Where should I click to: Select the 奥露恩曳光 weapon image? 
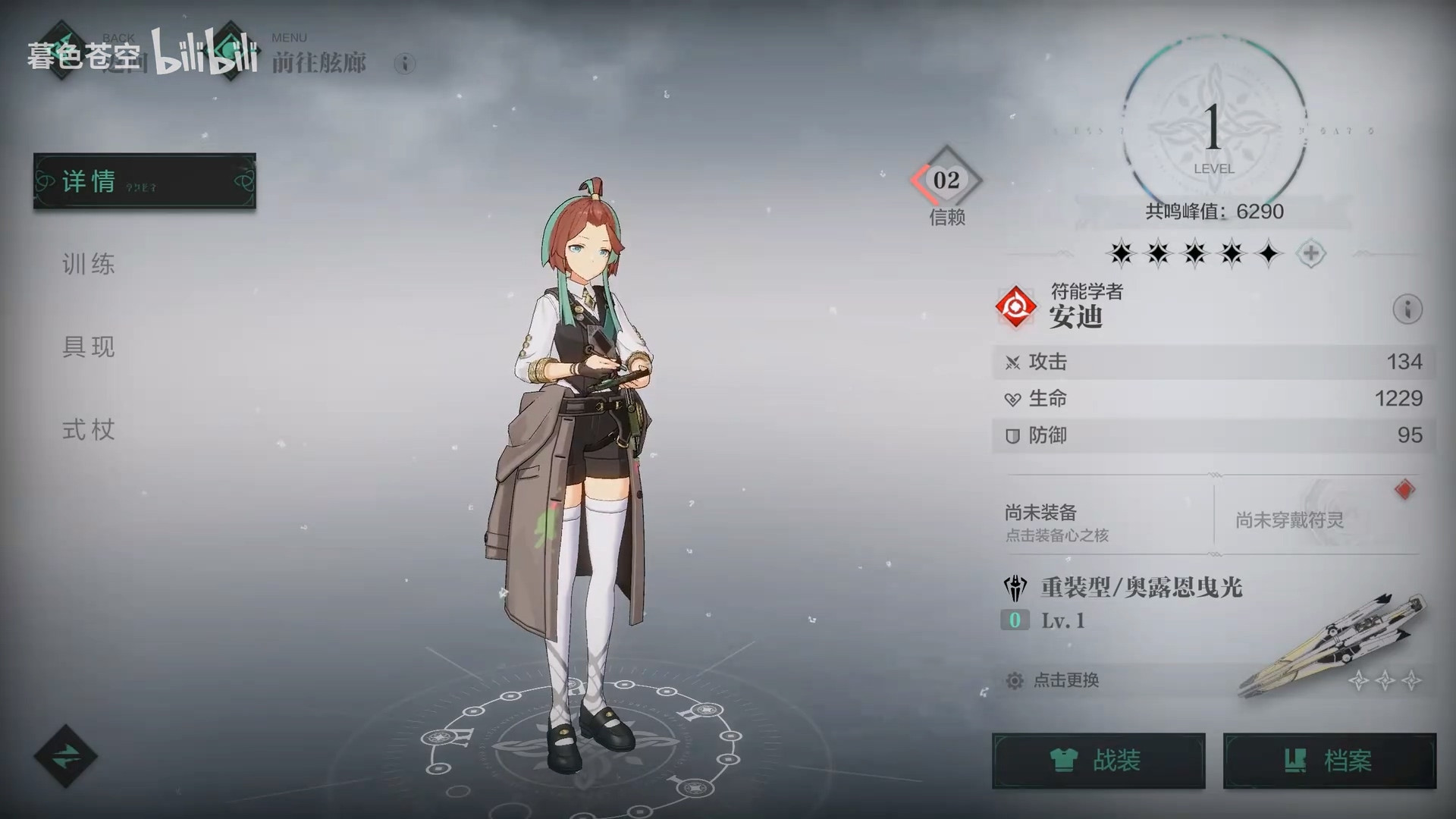(1335, 645)
